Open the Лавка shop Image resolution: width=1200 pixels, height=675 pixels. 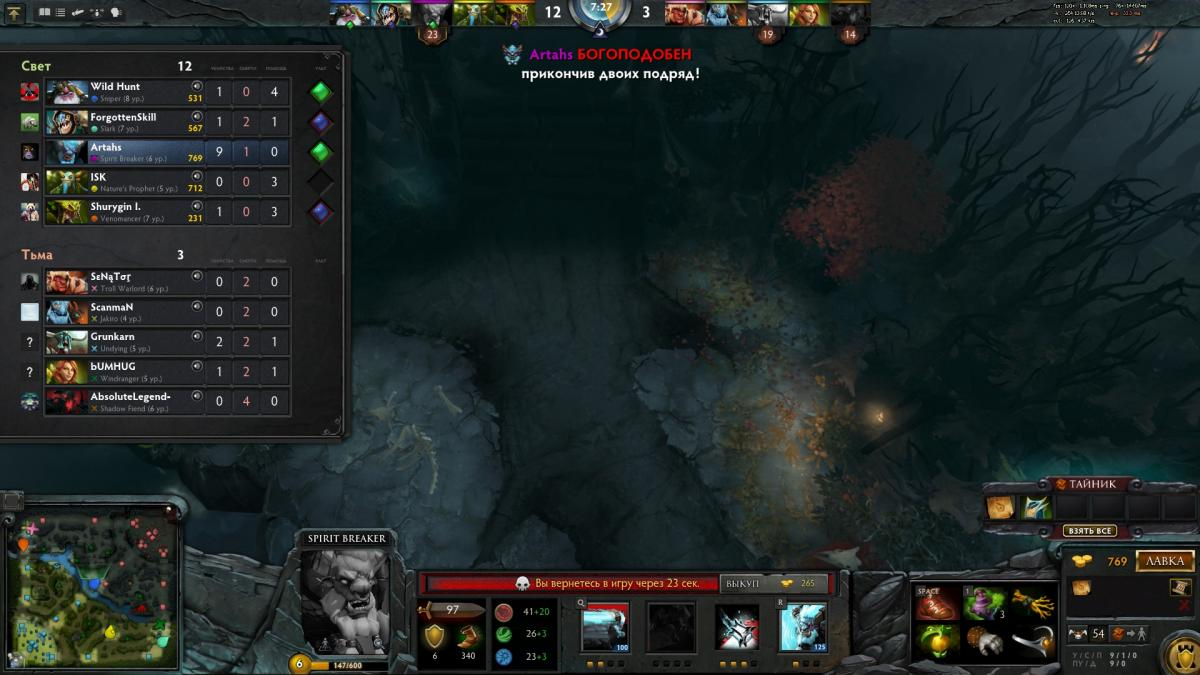point(1165,561)
